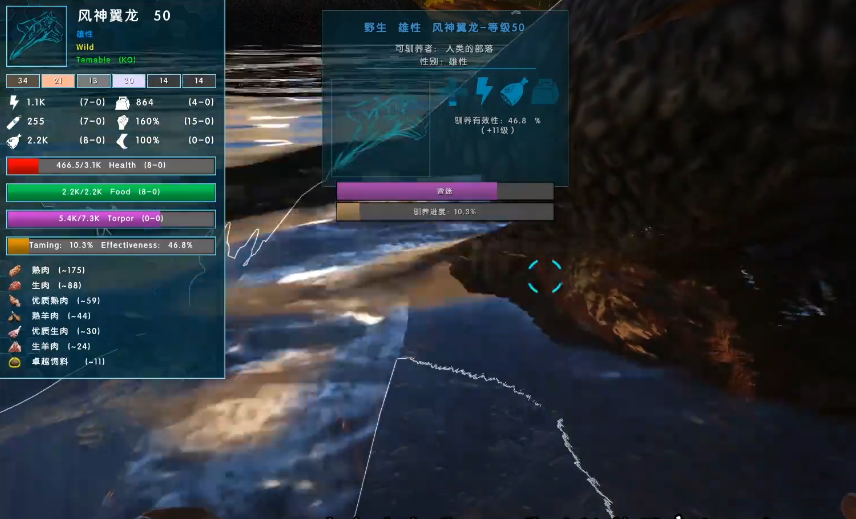This screenshot has width=856, height=519.
Task: Click the weight icon in the taming panel
Action: 545,91
